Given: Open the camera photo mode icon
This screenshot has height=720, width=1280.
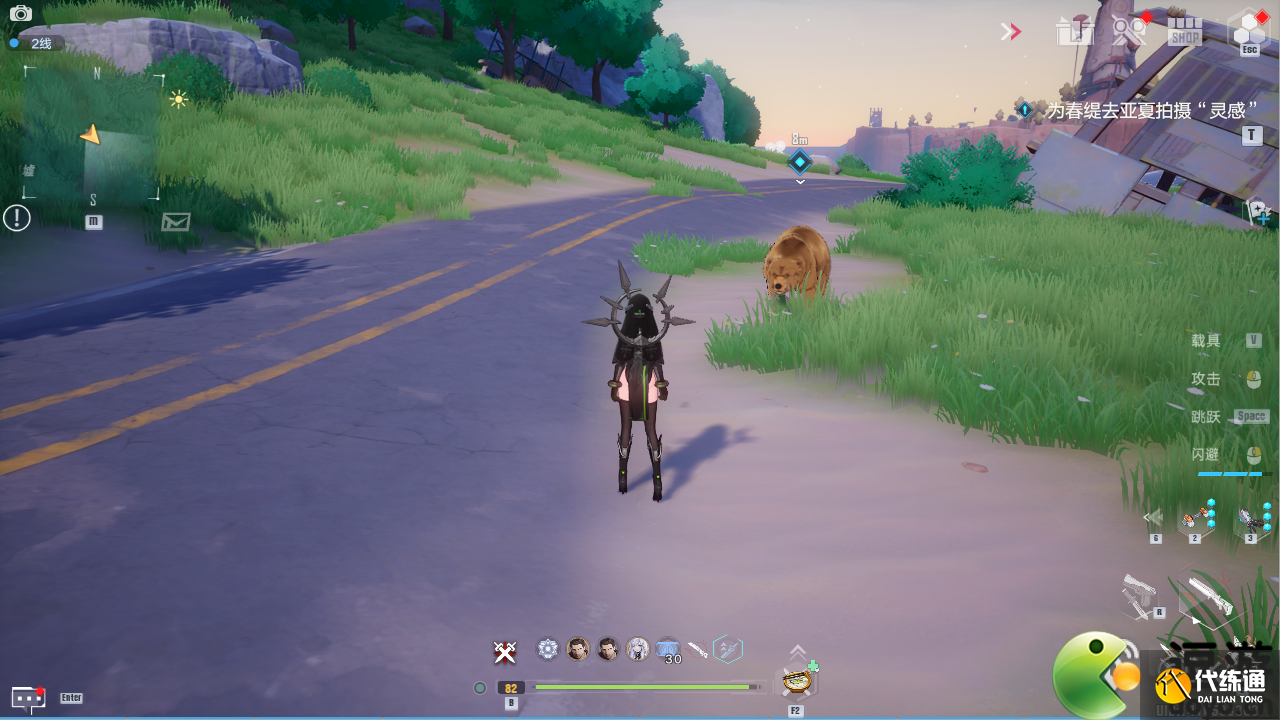Looking at the screenshot, I should coord(20,14).
